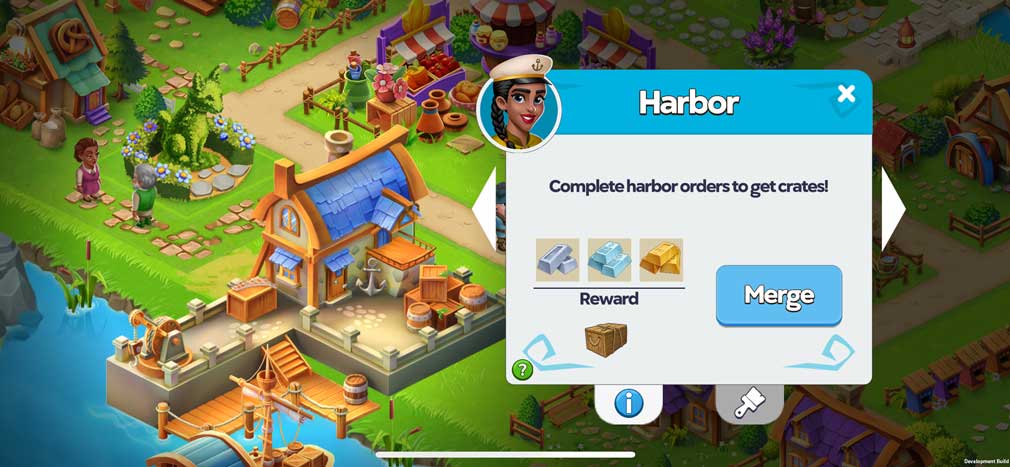Image resolution: width=1010 pixels, height=467 pixels.
Task: Select the wooden crate reward icon
Action: click(606, 340)
